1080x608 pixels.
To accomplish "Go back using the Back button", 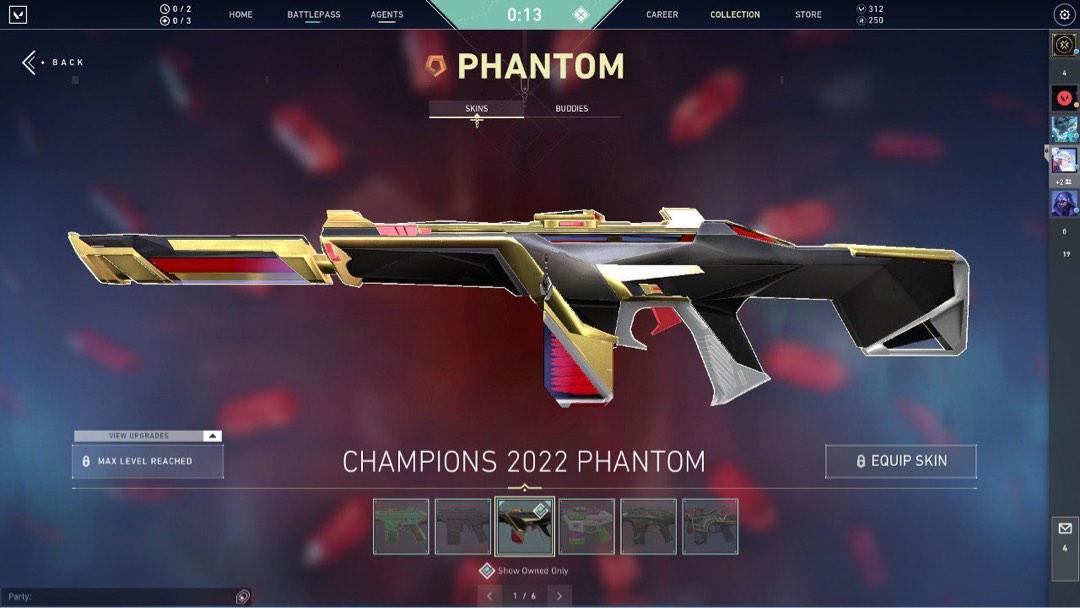I will [54, 62].
